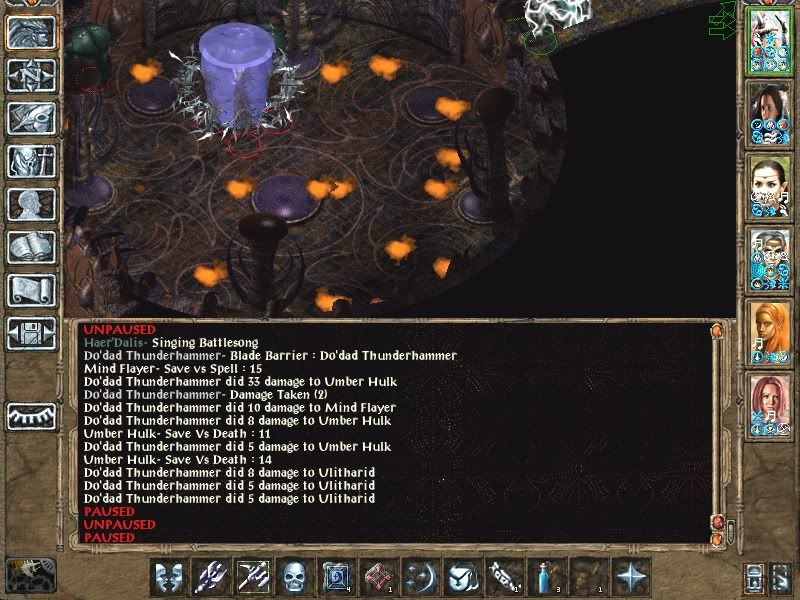The width and height of the screenshot is (800, 600).
Task: Select the portrait with the jeweled headband
Action: pos(770,185)
